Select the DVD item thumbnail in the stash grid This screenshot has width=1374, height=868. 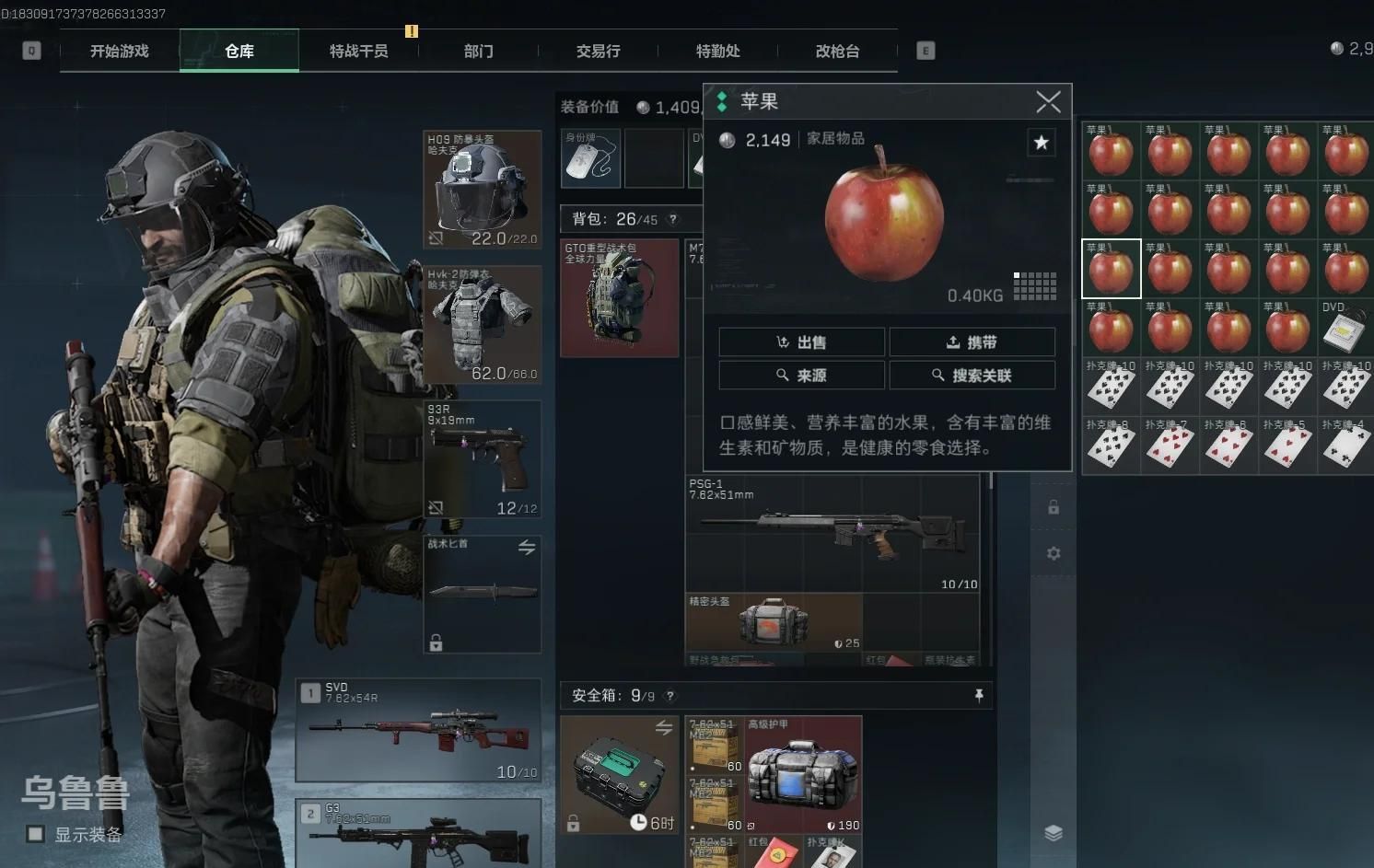coord(1345,327)
